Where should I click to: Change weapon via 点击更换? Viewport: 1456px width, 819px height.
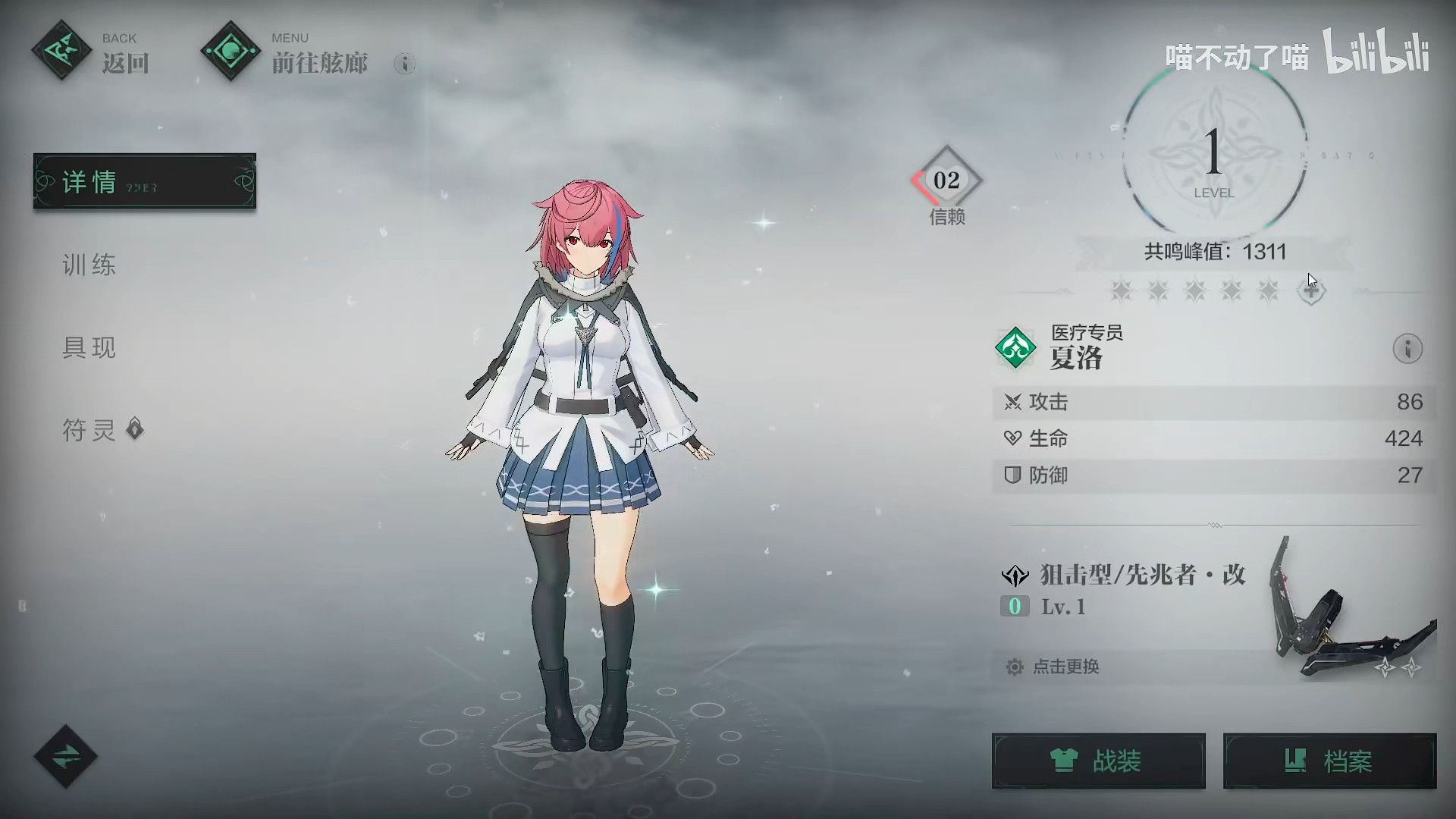(x=1065, y=667)
